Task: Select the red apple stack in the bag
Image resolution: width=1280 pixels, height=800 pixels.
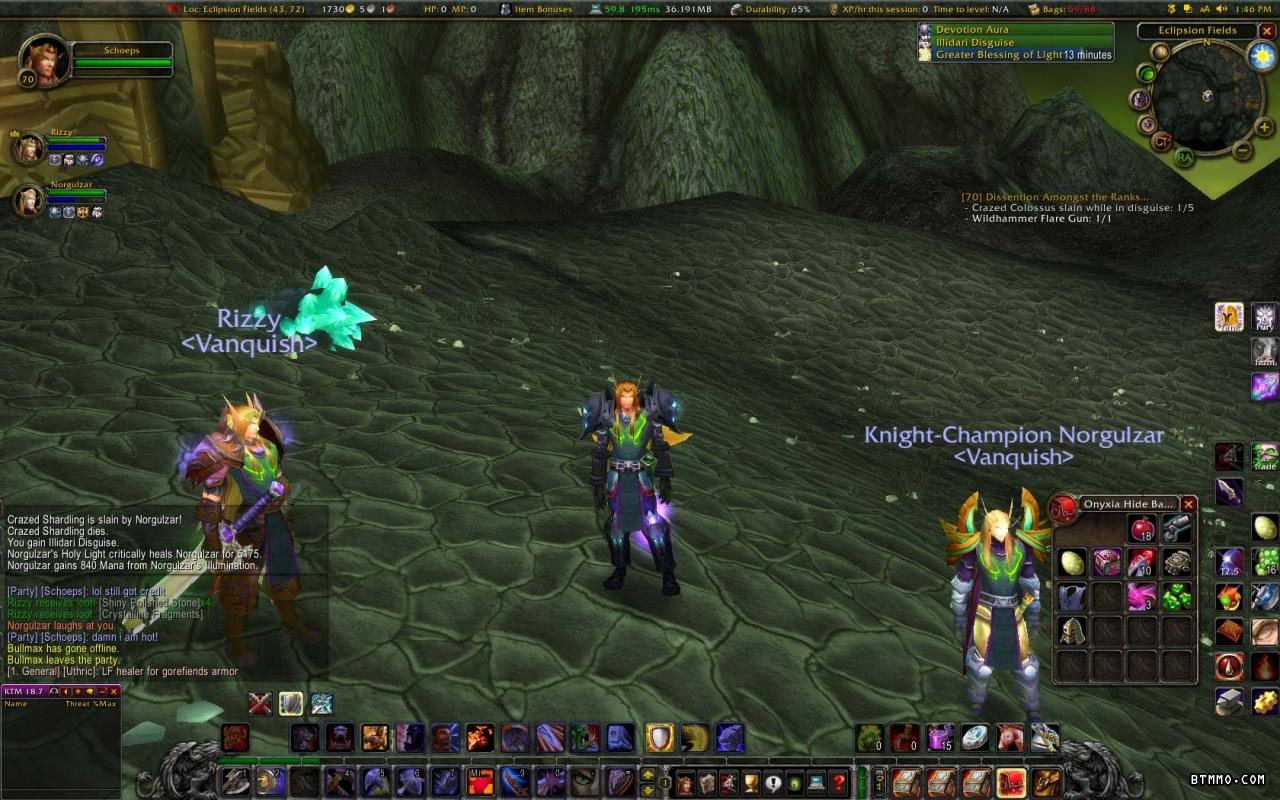Action: click(x=1142, y=529)
